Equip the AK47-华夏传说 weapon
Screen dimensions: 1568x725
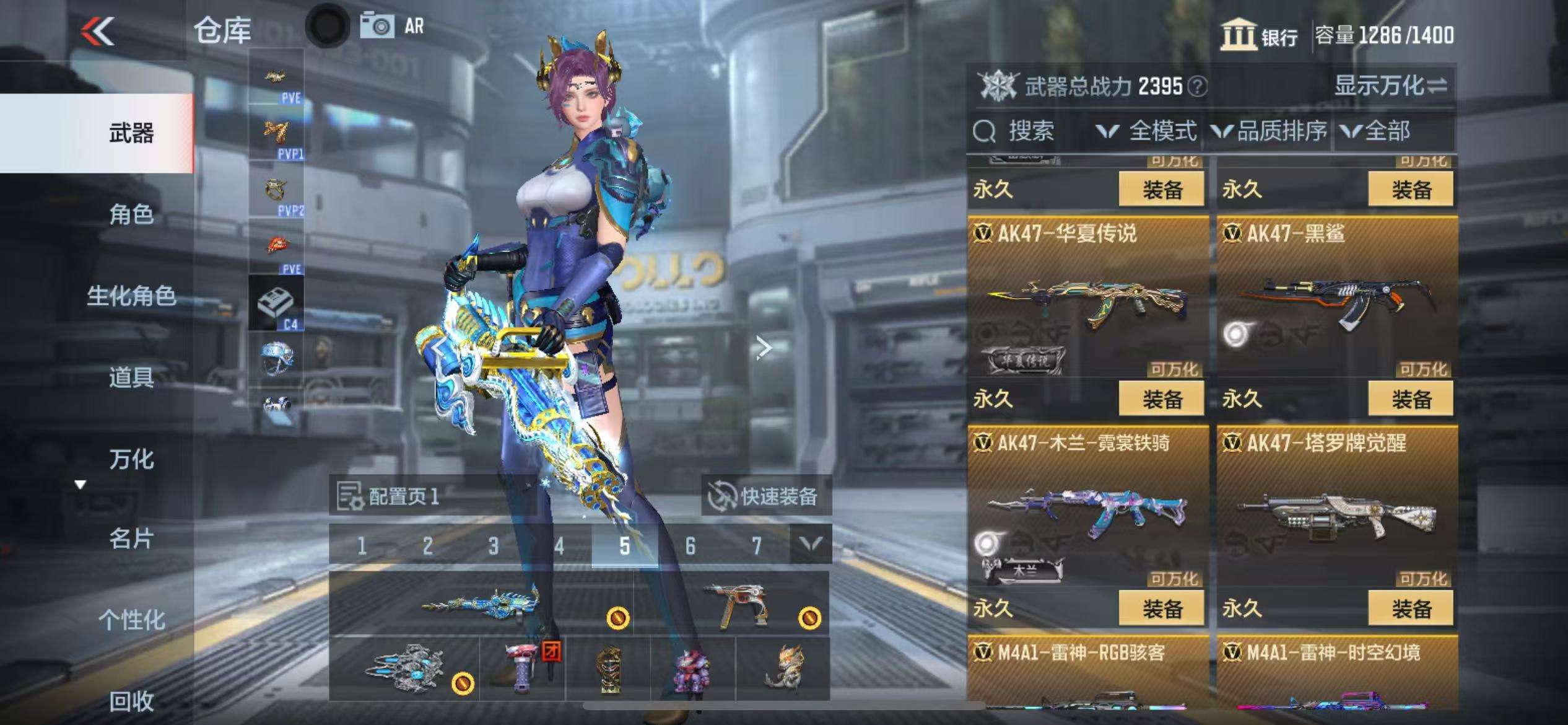(x=1161, y=399)
